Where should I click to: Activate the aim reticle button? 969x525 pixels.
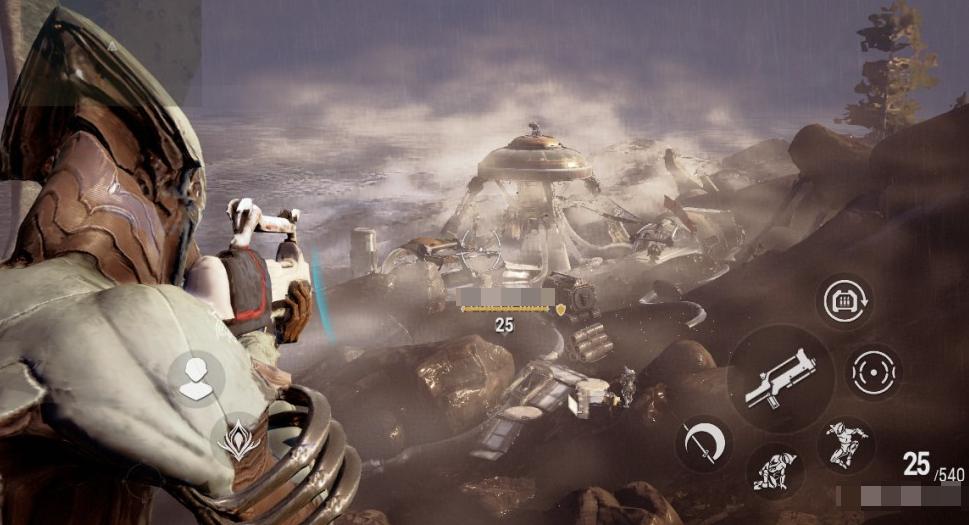tap(873, 372)
